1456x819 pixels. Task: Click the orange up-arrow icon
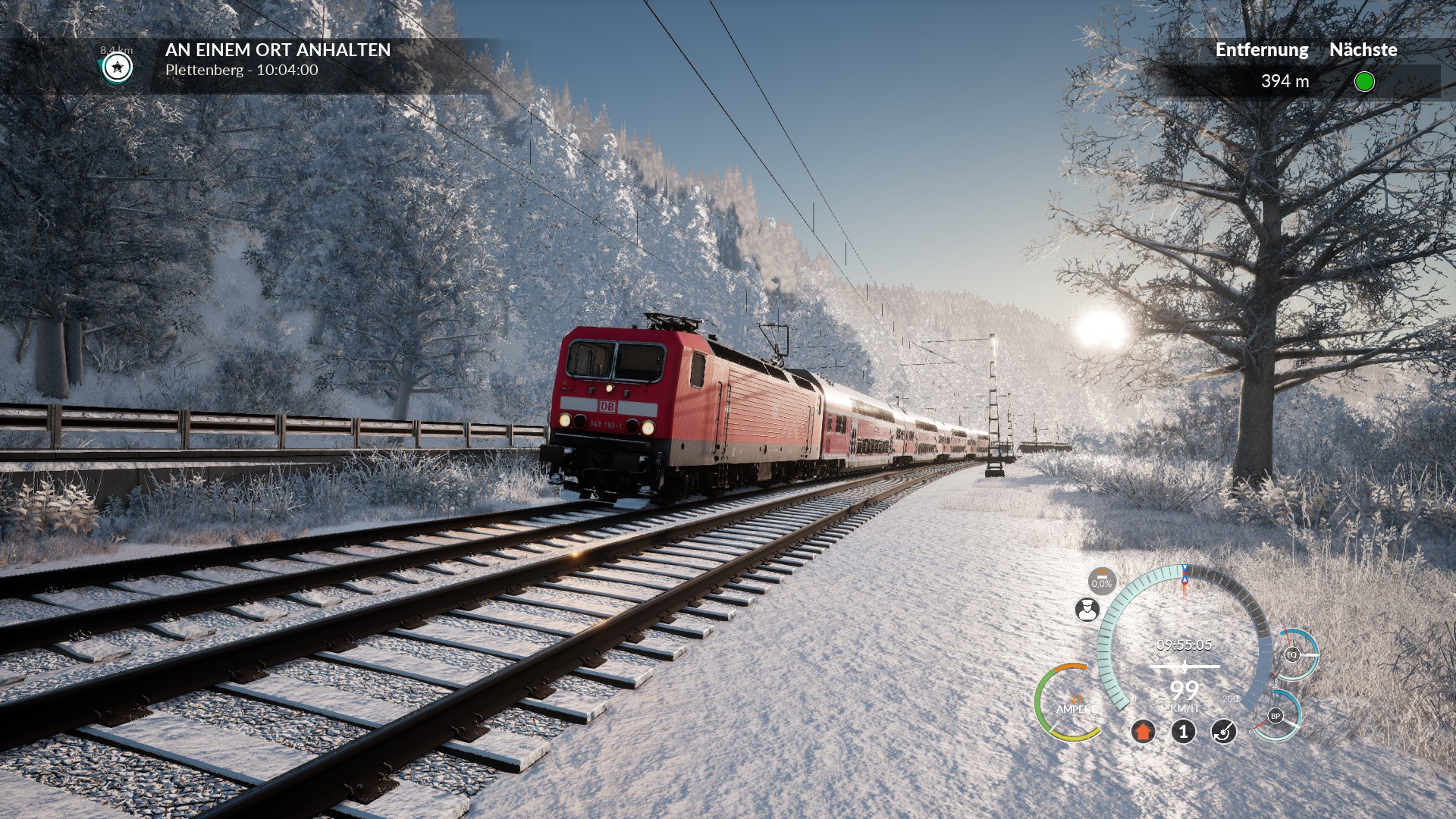pyautogui.click(x=1143, y=732)
